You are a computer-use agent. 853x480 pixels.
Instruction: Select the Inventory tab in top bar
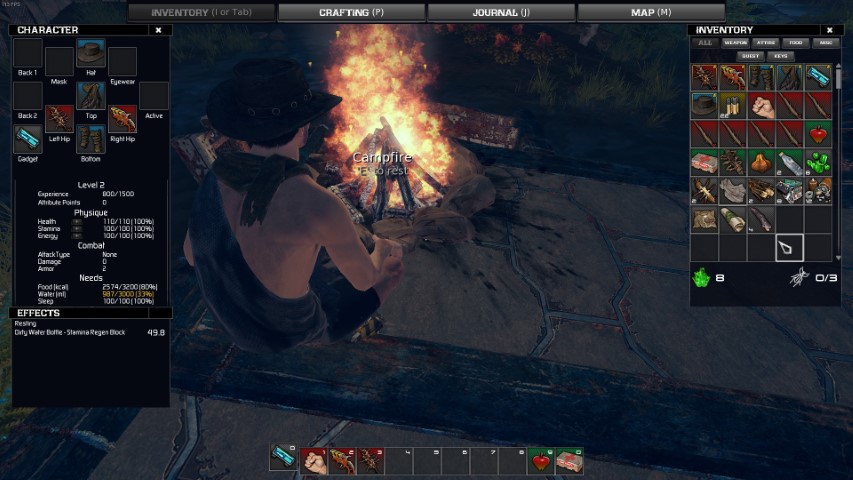(x=201, y=13)
